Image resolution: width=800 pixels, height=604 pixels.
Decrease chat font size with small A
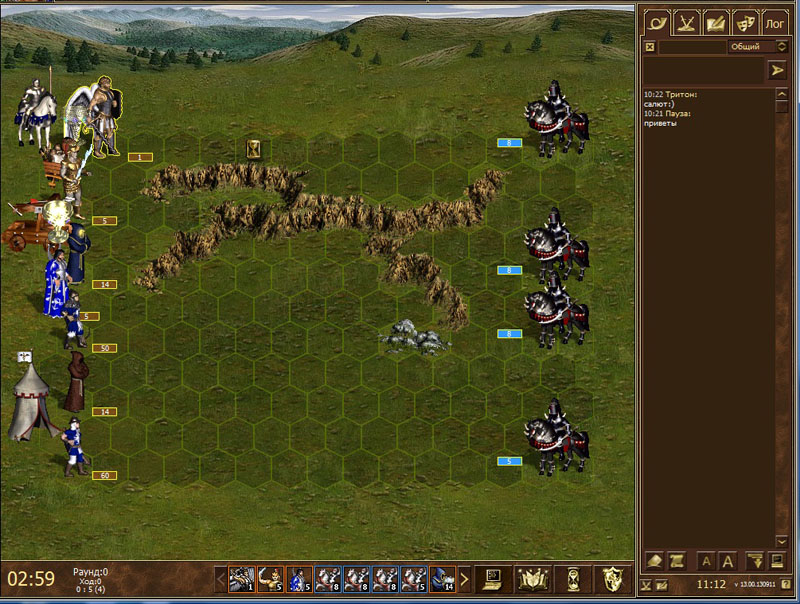point(705,560)
